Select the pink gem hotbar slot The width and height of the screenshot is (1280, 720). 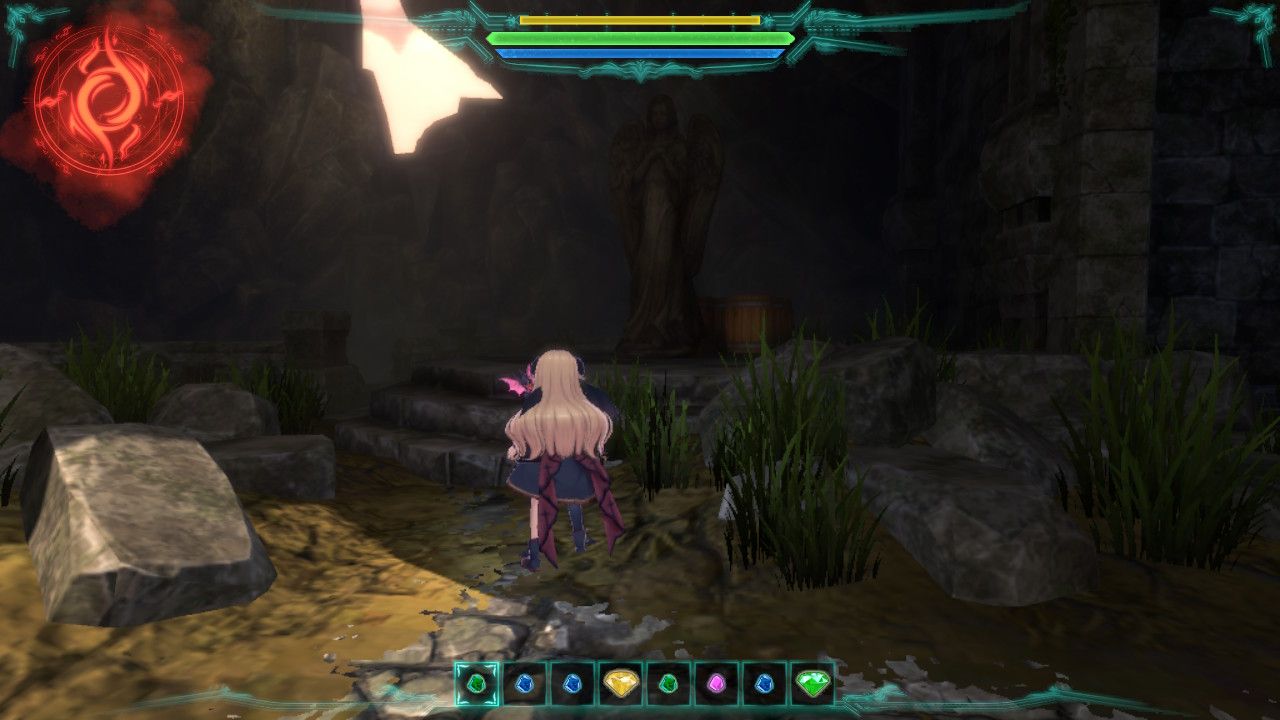[x=716, y=684]
